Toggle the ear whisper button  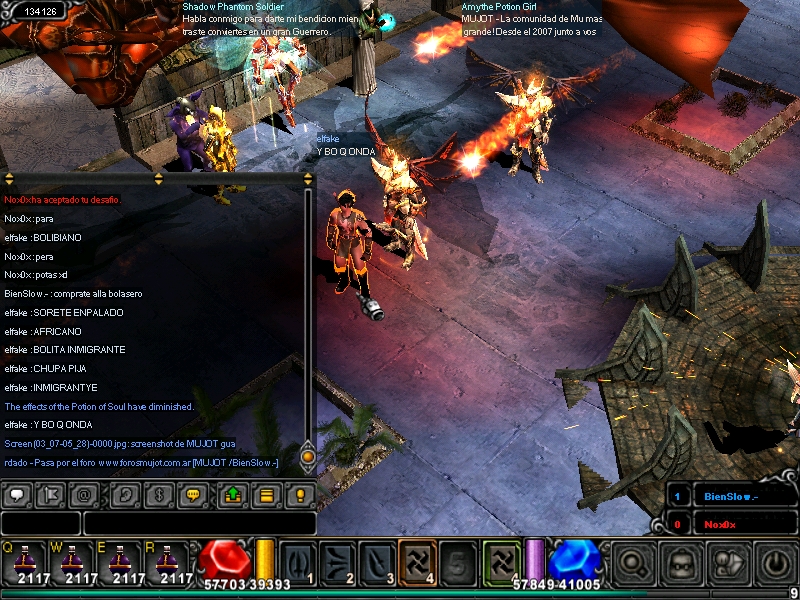point(125,494)
